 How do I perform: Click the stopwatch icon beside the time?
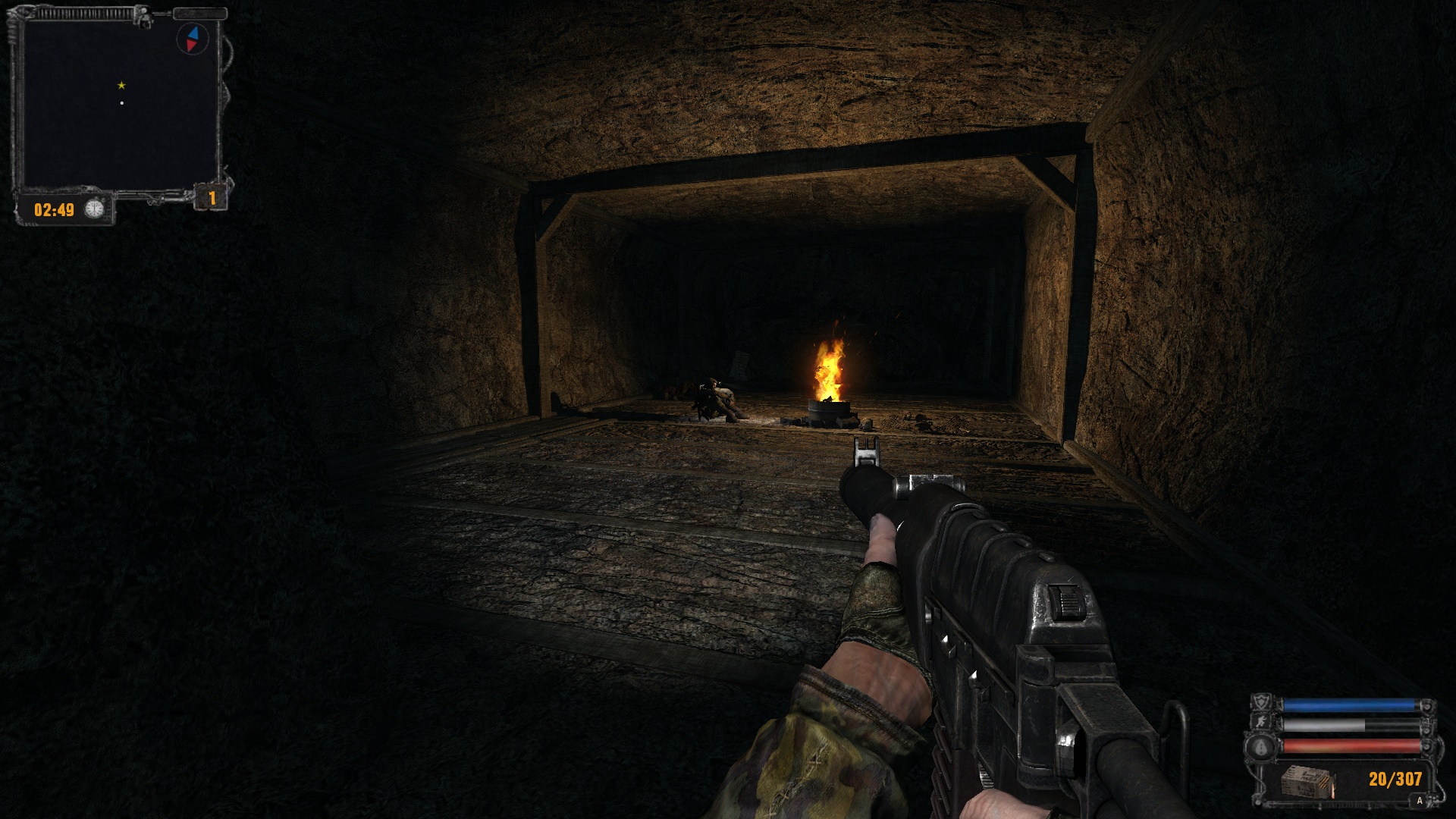click(94, 209)
